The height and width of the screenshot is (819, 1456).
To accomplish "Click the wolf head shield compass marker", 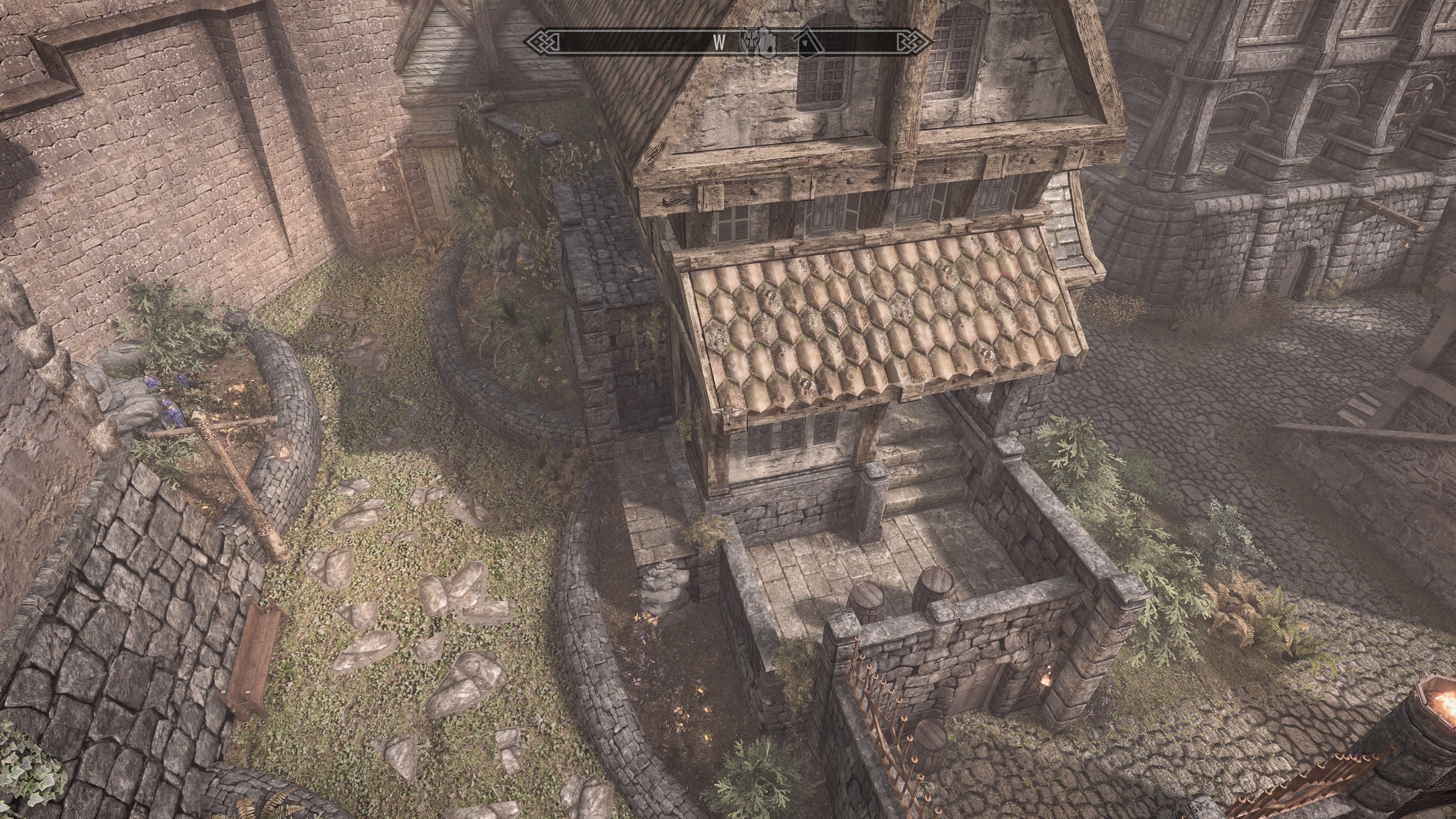I will pyautogui.click(x=751, y=42).
